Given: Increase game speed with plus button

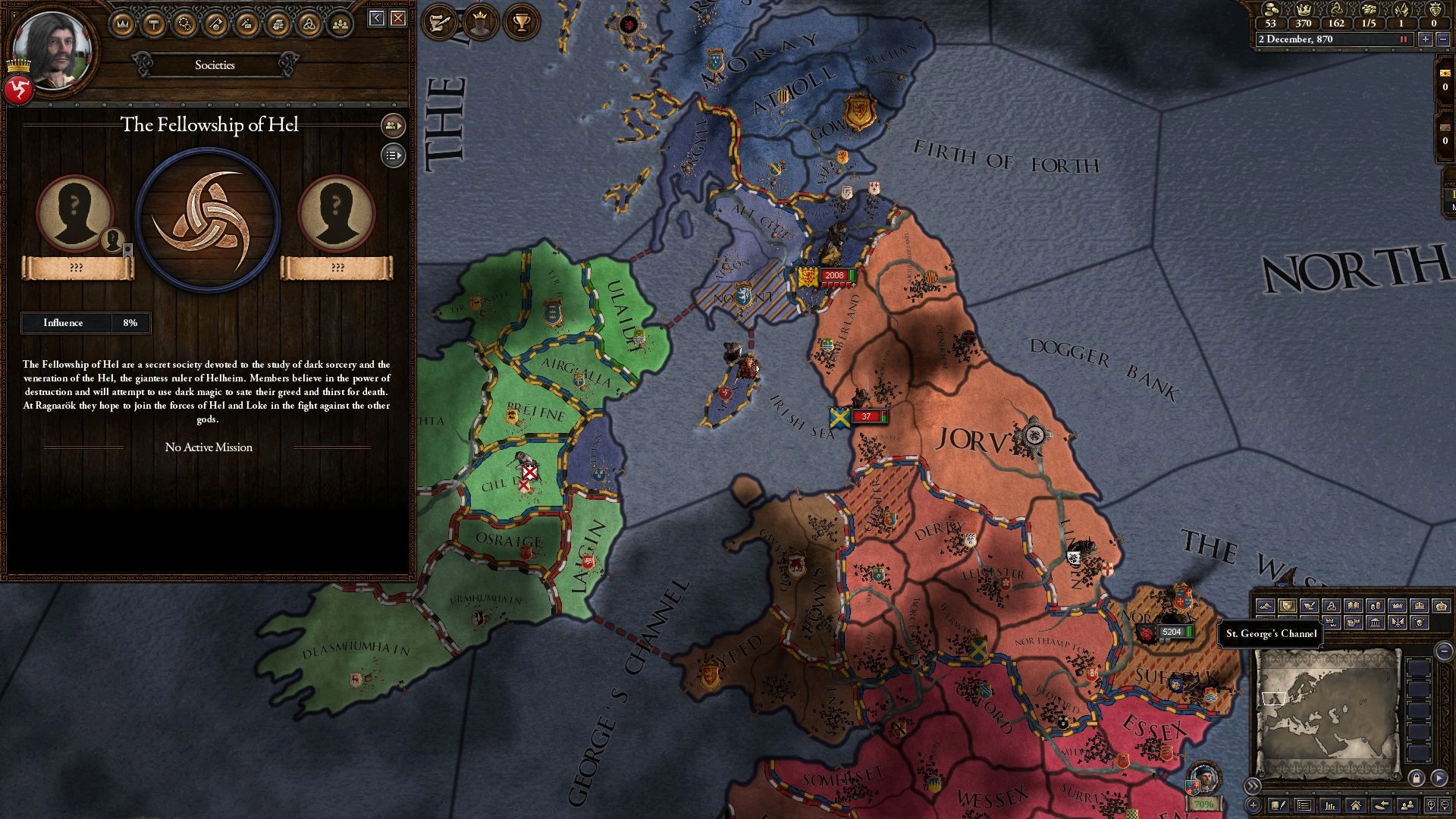Looking at the screenshot, I should (1426, 39).
